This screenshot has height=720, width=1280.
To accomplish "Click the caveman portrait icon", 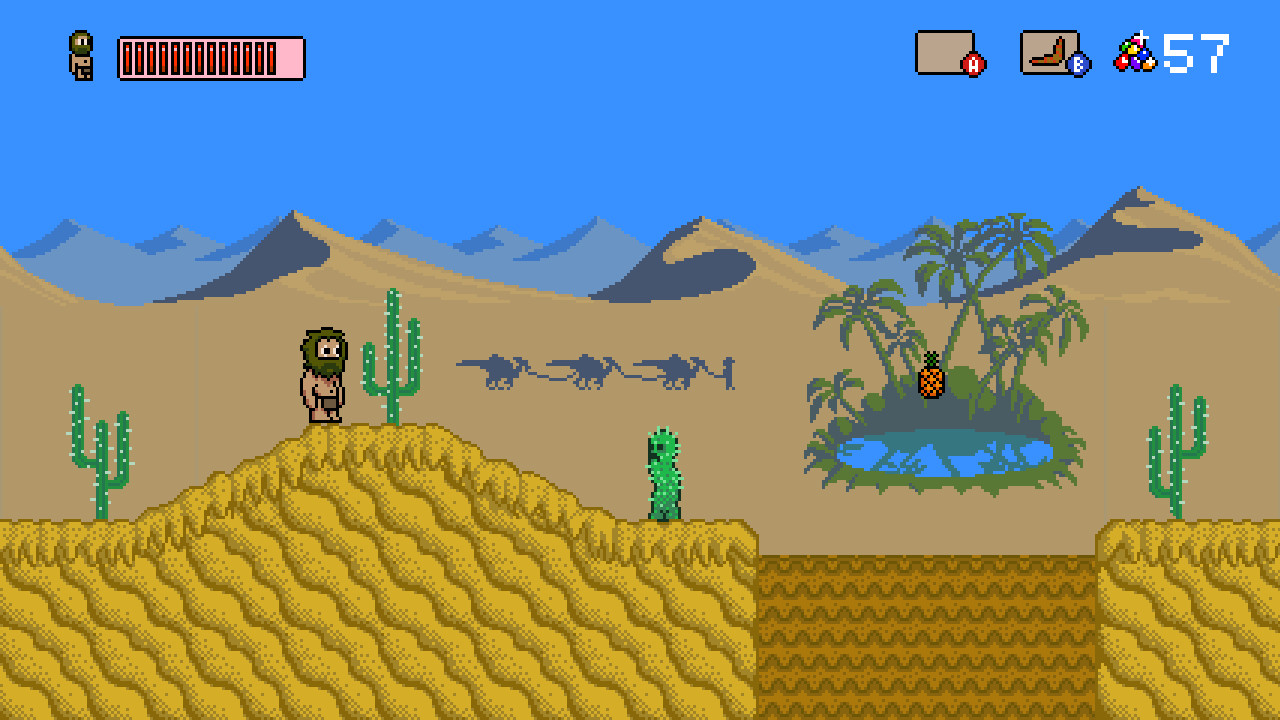I will coord(81,55).
